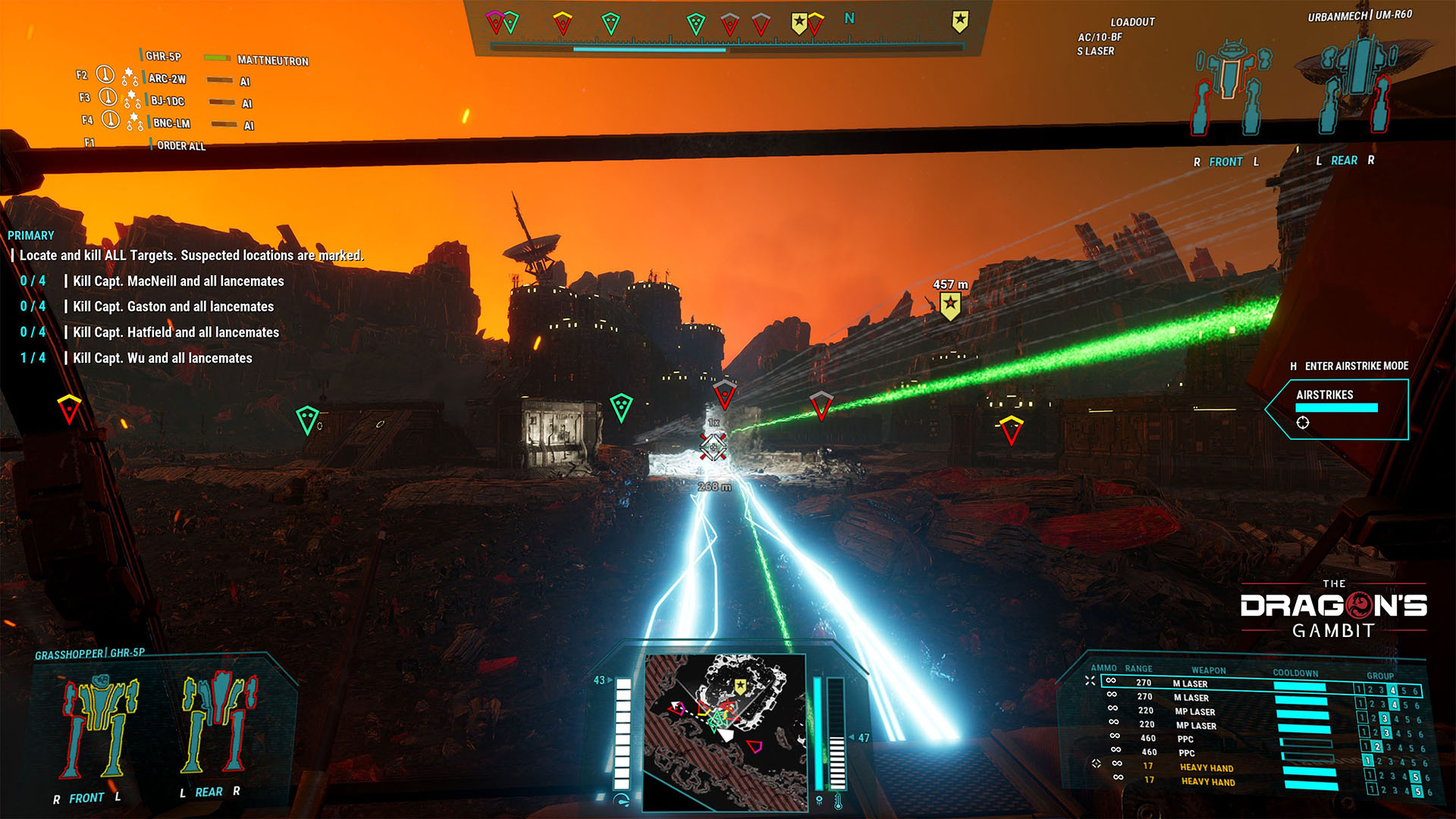Choose the Order All lance command

[180, 146]
